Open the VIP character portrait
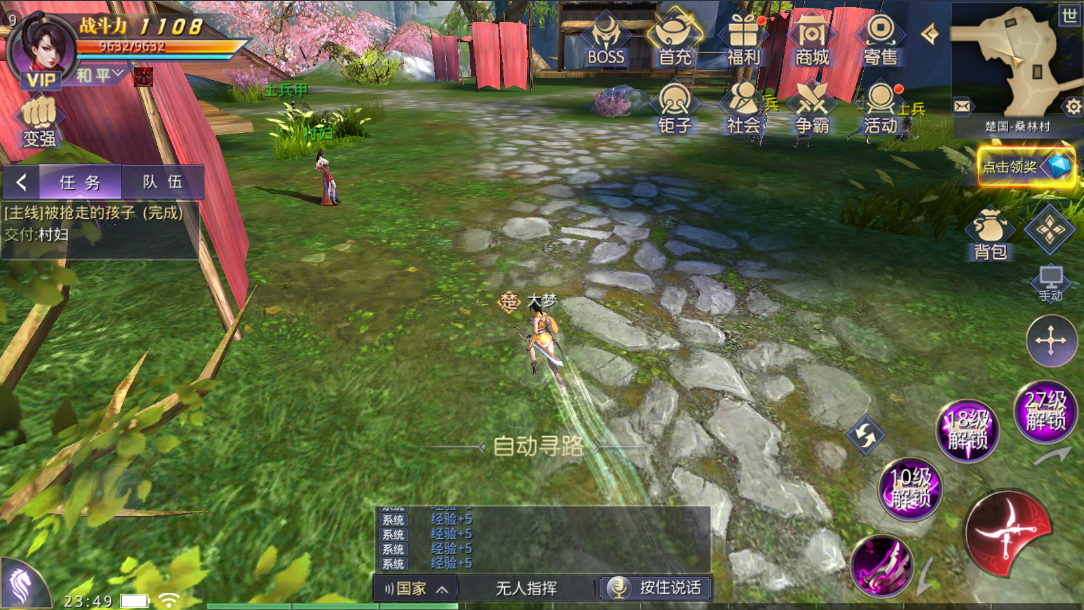Image resolution: width=1084 pixels, height=610 pixels. tap(41, 48)
